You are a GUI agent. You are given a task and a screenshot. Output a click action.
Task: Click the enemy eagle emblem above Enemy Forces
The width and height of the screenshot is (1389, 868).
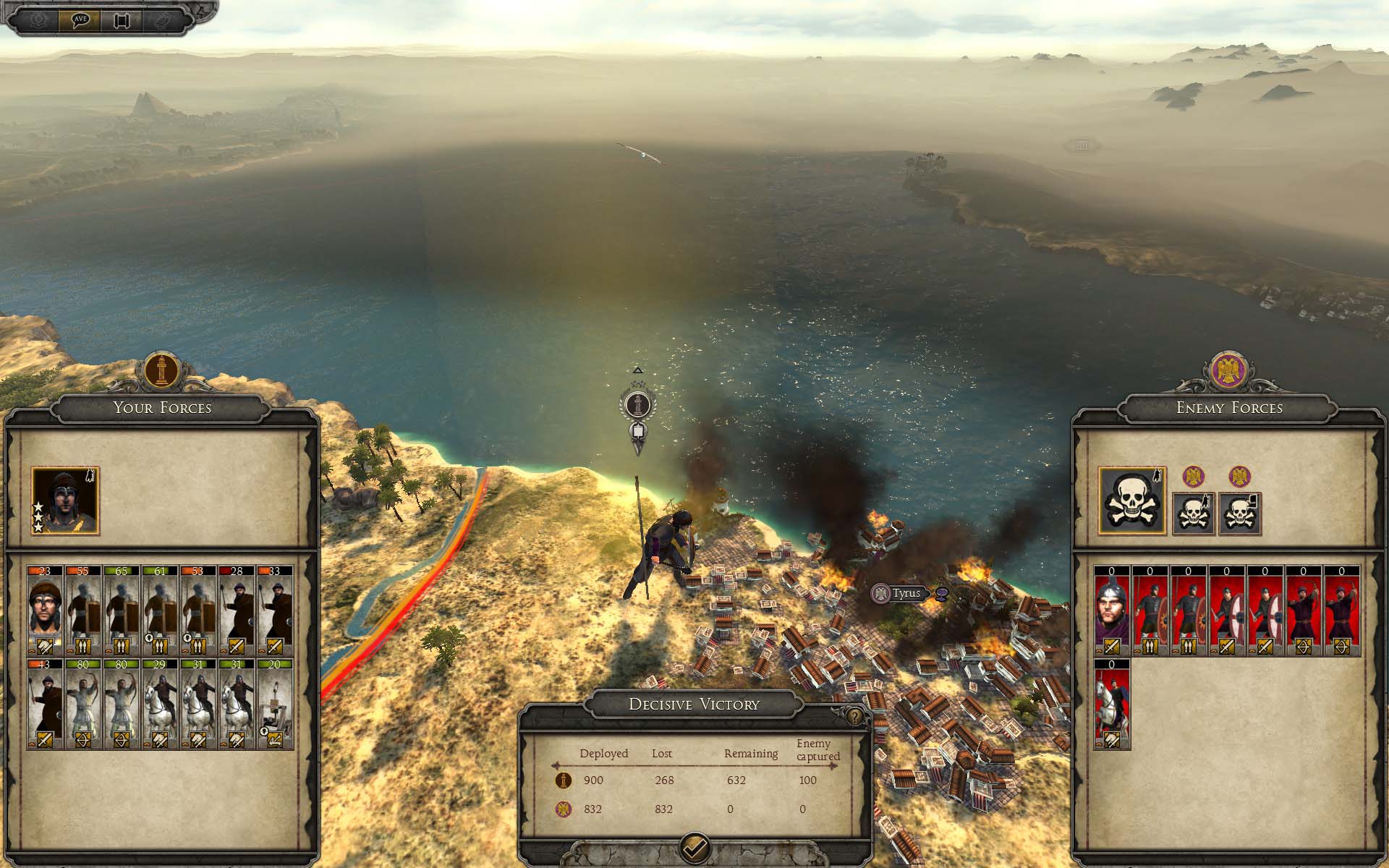pos(1228,371)
